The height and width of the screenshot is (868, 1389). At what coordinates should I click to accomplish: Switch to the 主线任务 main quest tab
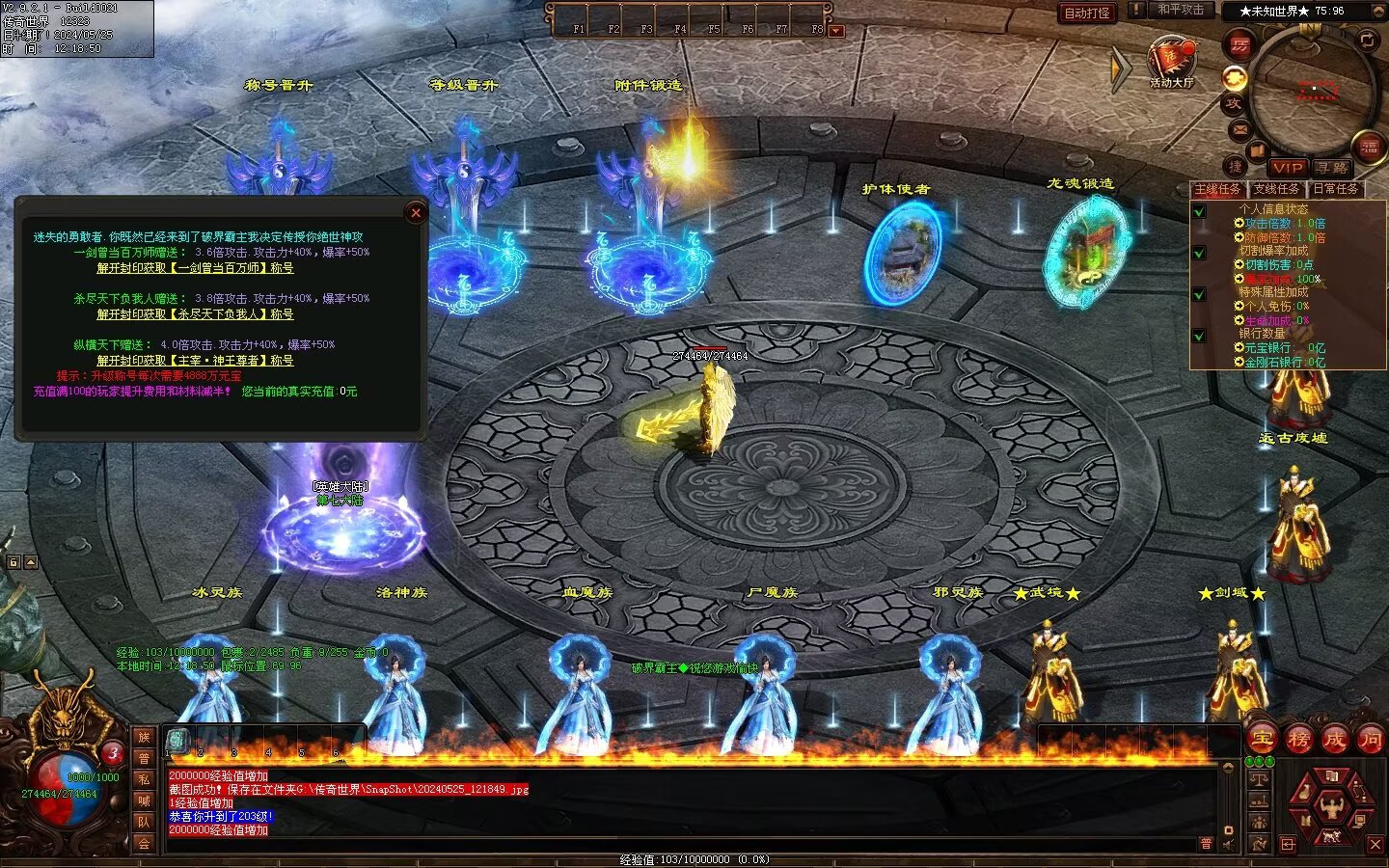pos(1218,189)
